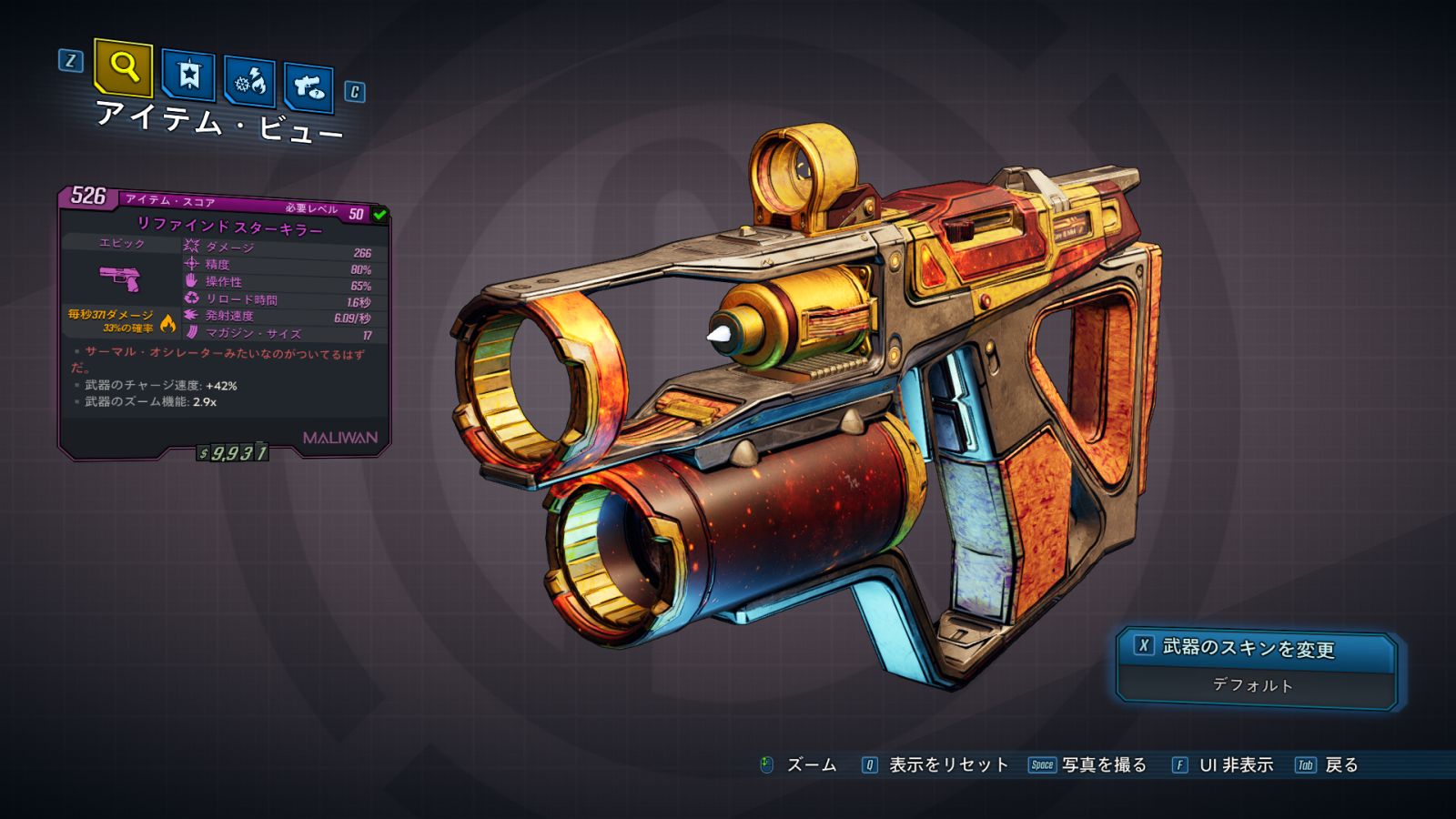Go back with the 戻る option
This screenshot has height=819, width=1456.
click(x=1340, y=765)
